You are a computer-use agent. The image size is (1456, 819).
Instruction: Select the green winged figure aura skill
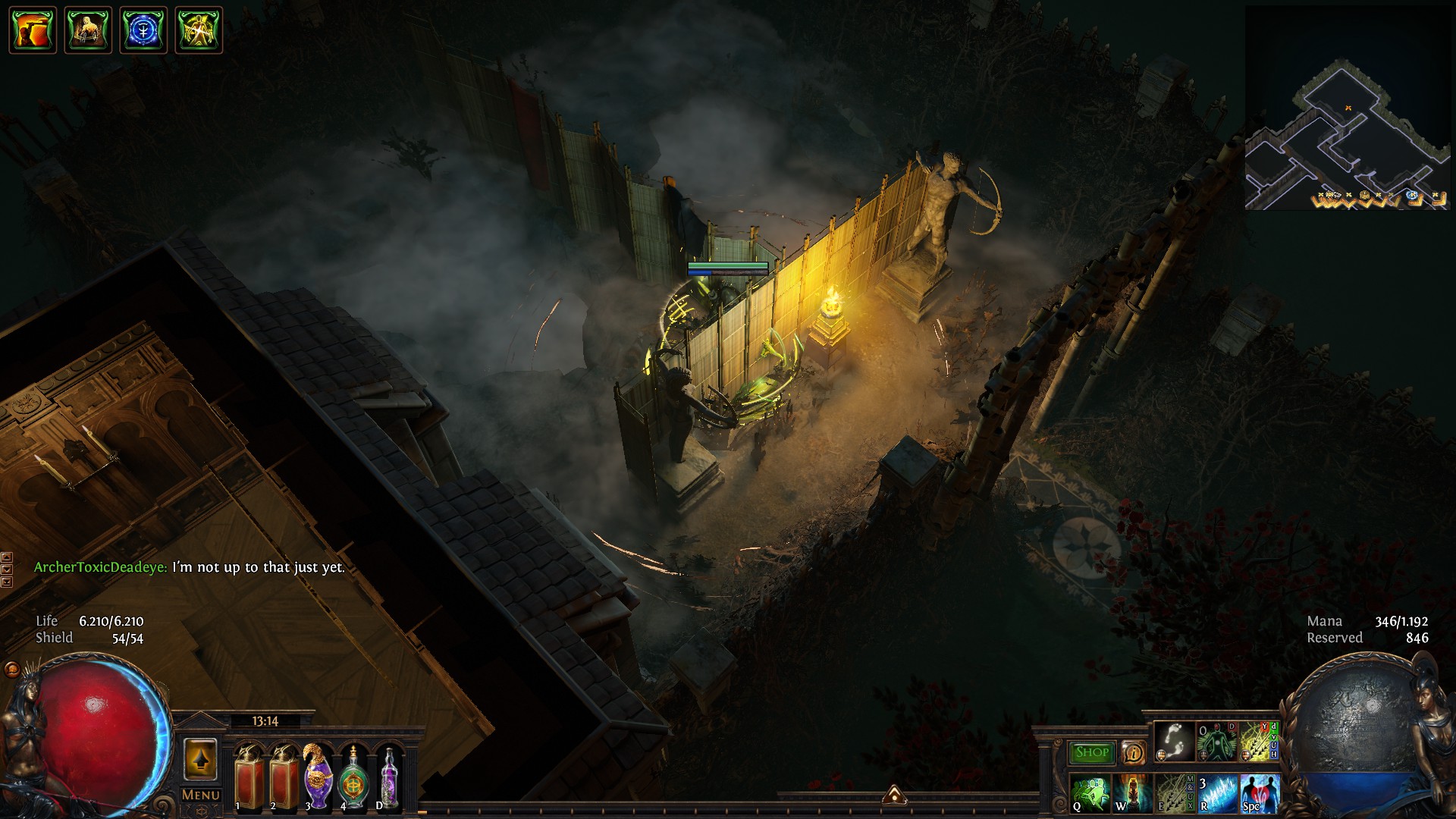[x=1216, y=742]
